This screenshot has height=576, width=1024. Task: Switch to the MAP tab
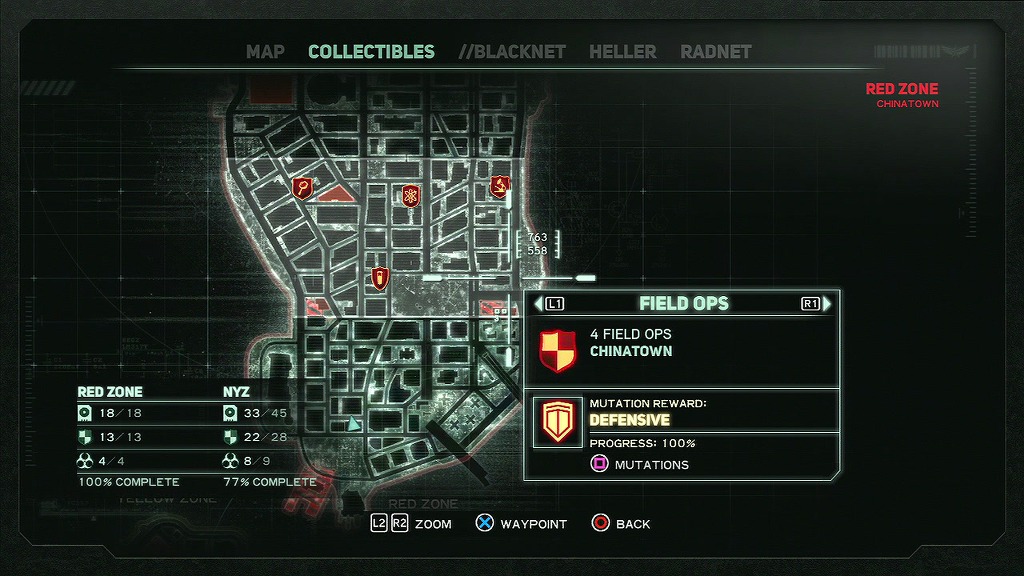(265, 52)
